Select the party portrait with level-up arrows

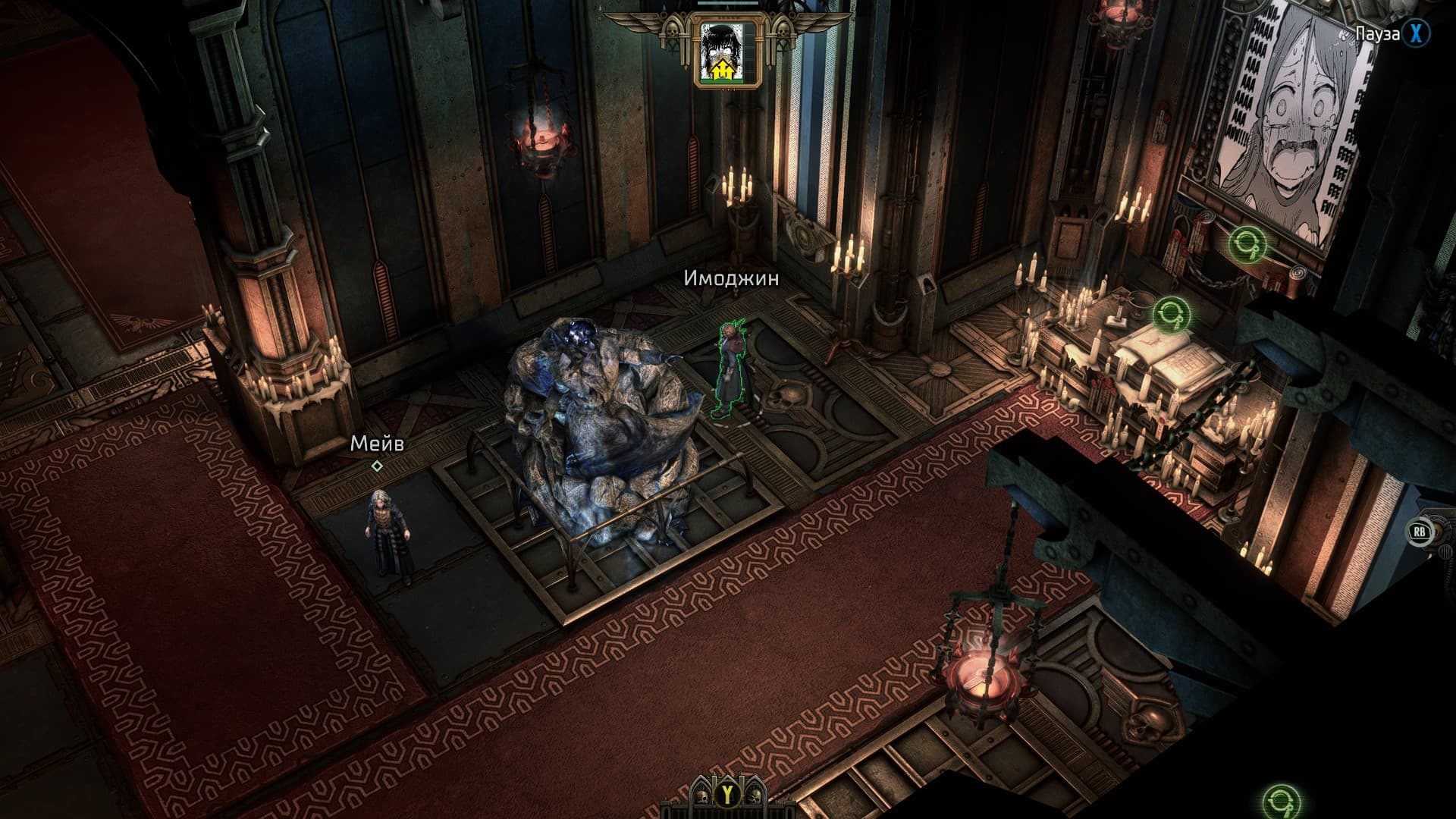tap(726, 52)
